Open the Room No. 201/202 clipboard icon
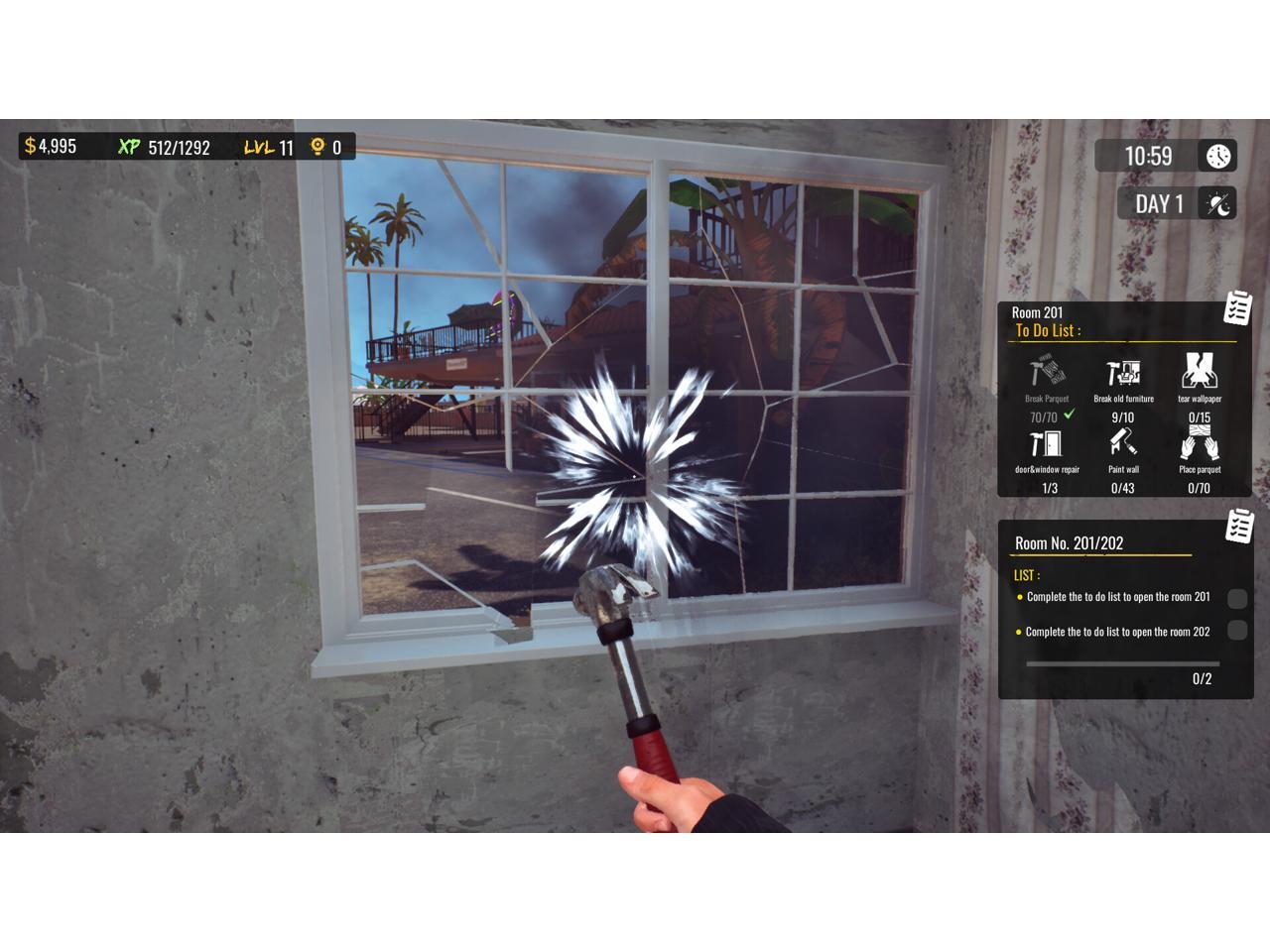Viewport: 1270px width, 952px height. [x=1239, y=526]
